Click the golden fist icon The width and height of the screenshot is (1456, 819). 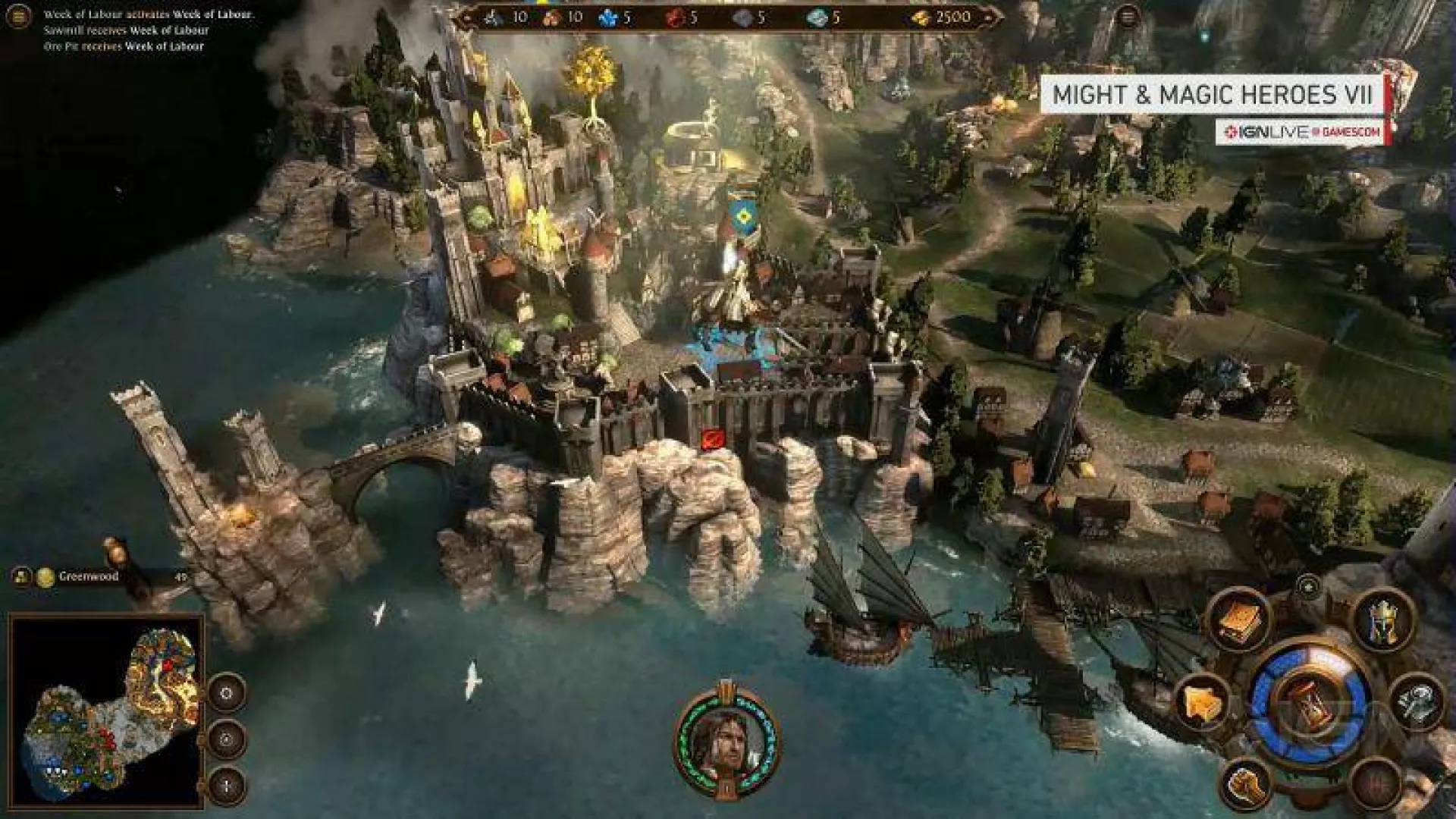pyautogui.click(x=1247, y=785)
